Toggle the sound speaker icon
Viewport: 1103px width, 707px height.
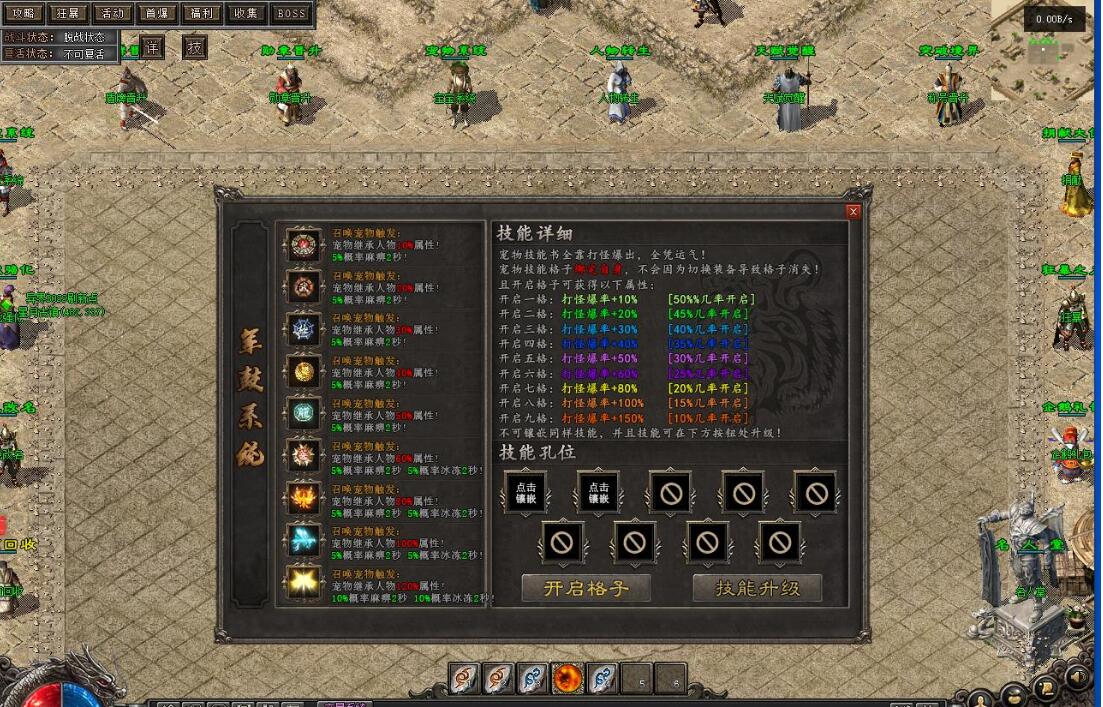[1077, 679]
